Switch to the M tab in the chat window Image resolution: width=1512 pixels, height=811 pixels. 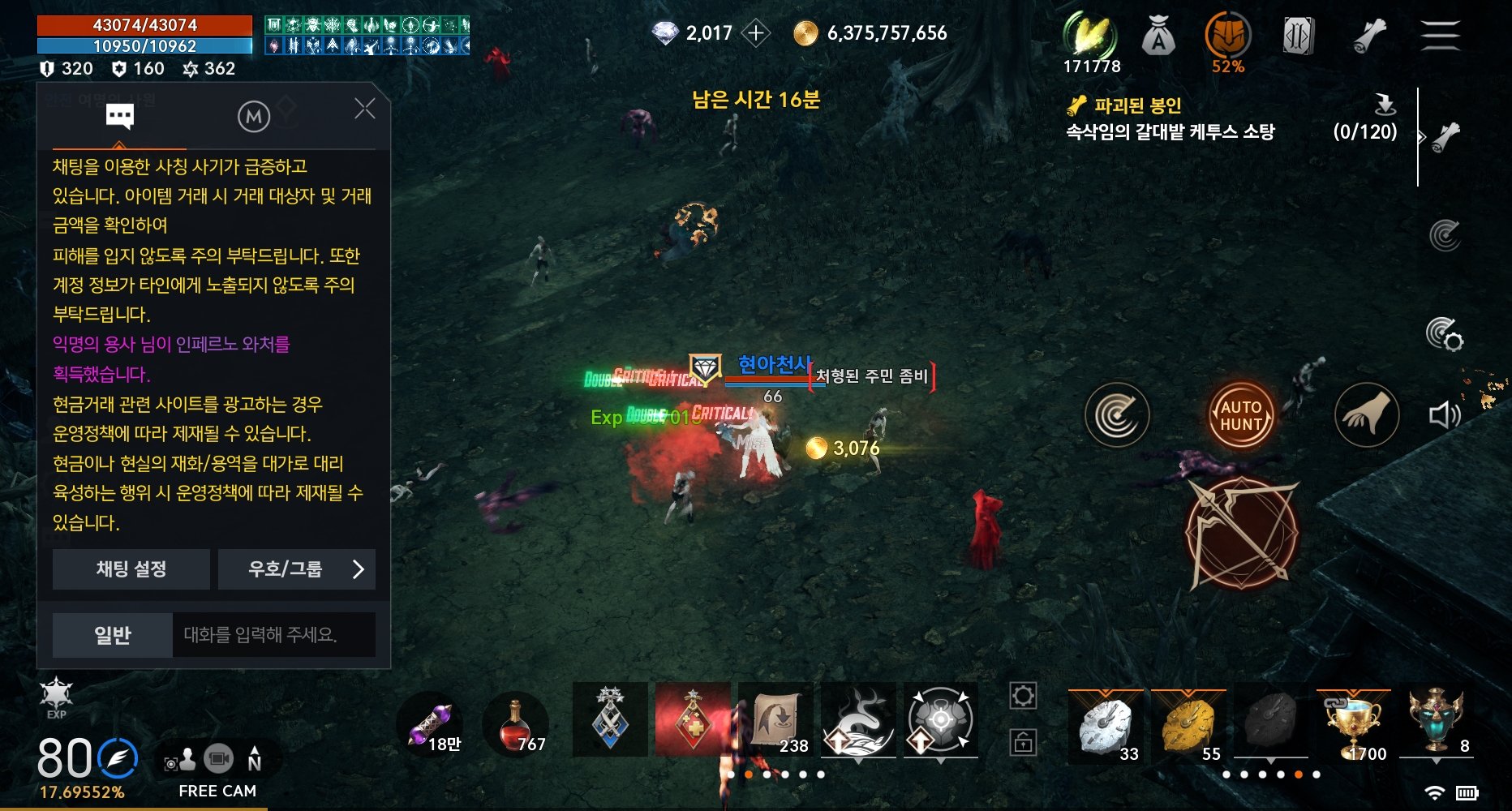click(252, 114)
